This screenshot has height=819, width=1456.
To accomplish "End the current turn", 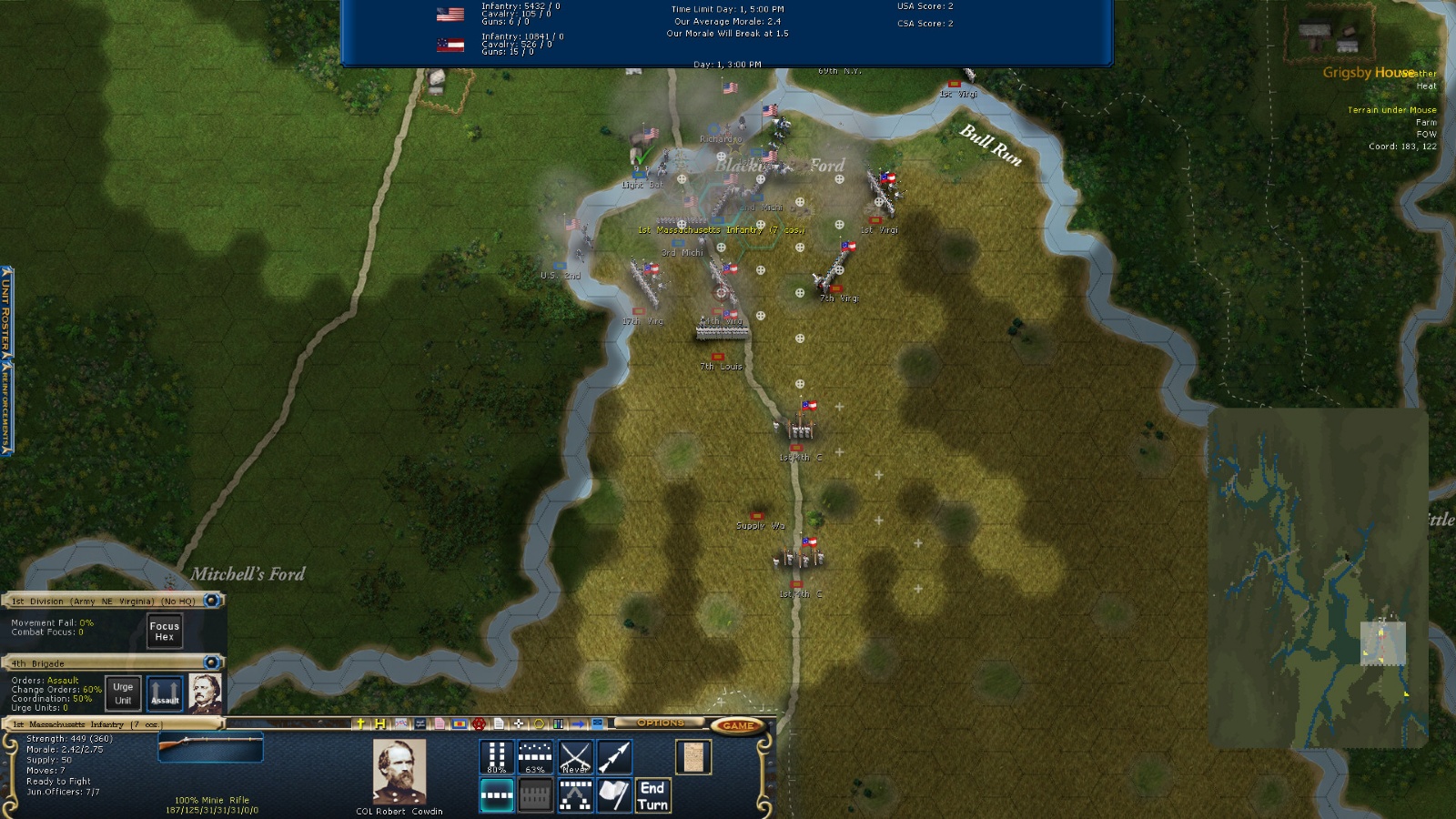I will (652, 795).
